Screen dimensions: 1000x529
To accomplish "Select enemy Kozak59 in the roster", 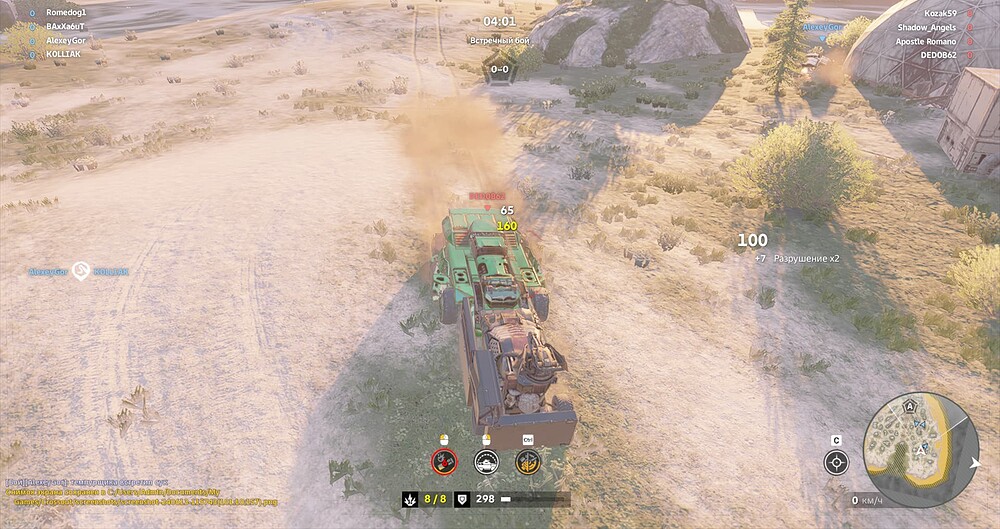I will tap(940, 14).
